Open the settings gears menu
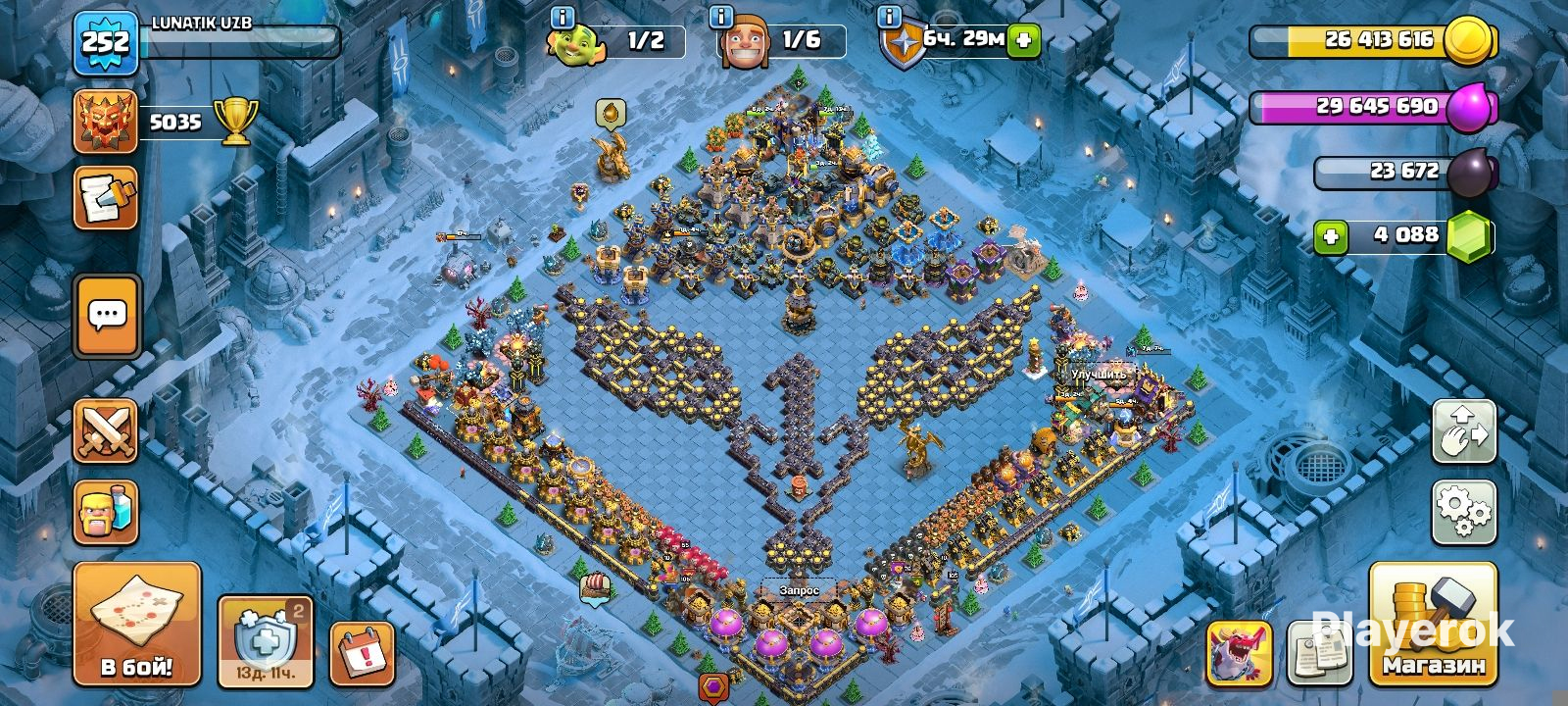This screenshot has width=1568, height=706. click(x=1463, y=512)
